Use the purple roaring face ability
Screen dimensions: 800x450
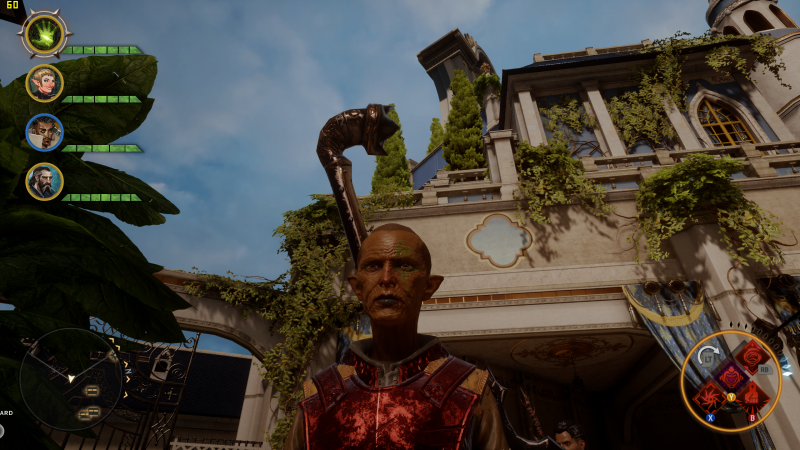(730, 377)
